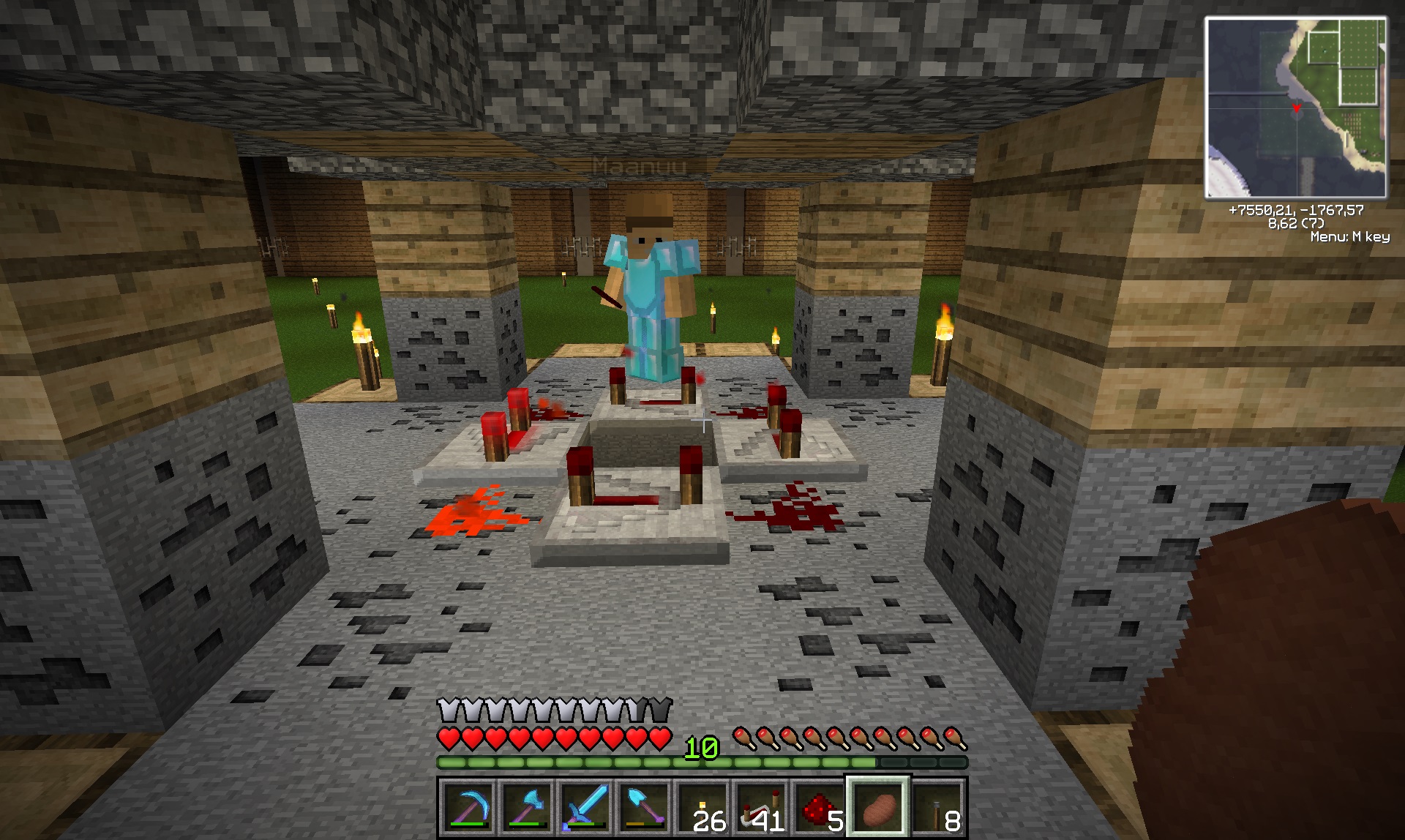Click the minimap in the corner
Viewport: 1405px width, 840px height.
tap(1295, 108)
